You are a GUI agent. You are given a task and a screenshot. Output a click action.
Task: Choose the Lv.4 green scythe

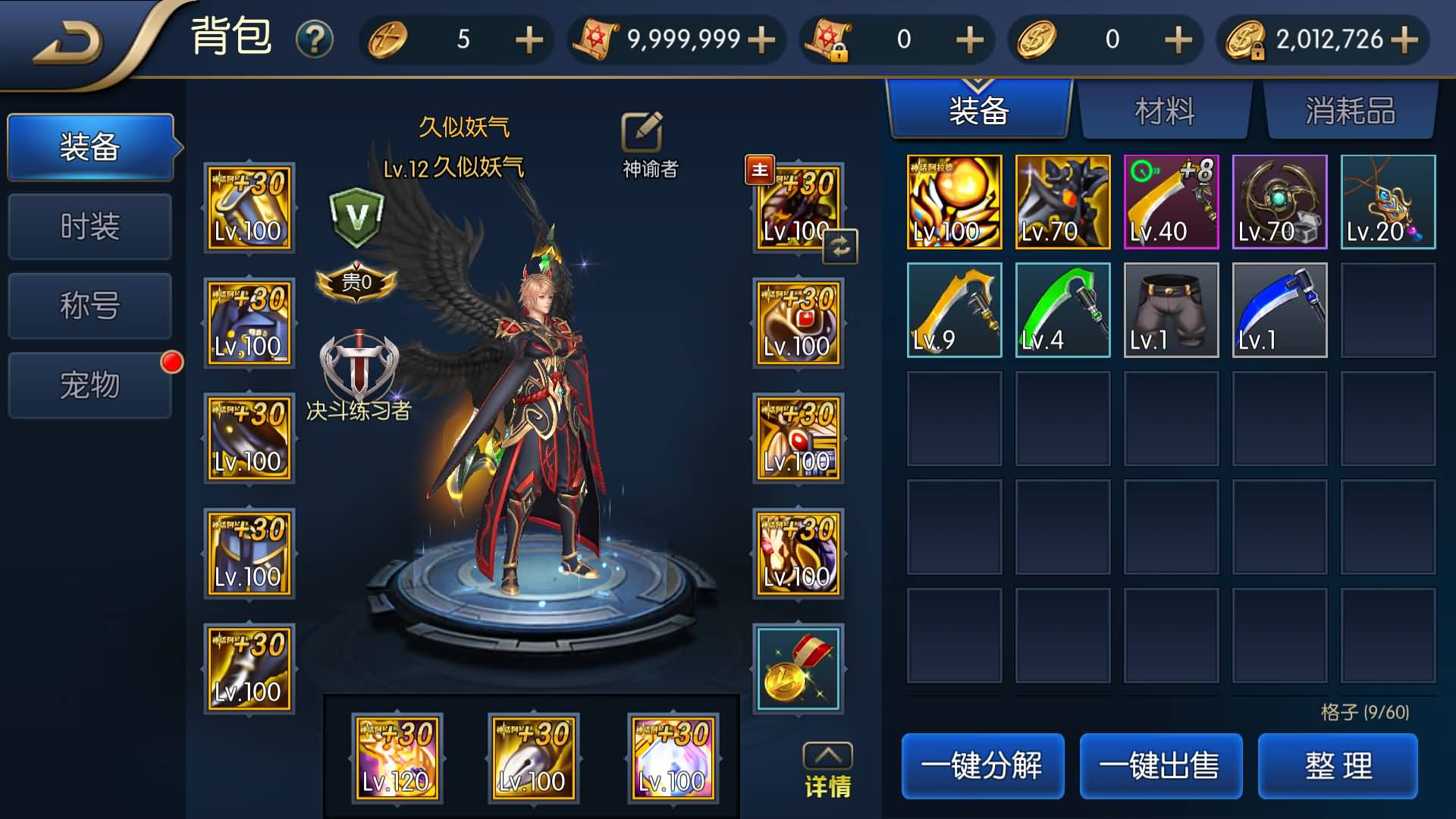(x=1062, y=310)
